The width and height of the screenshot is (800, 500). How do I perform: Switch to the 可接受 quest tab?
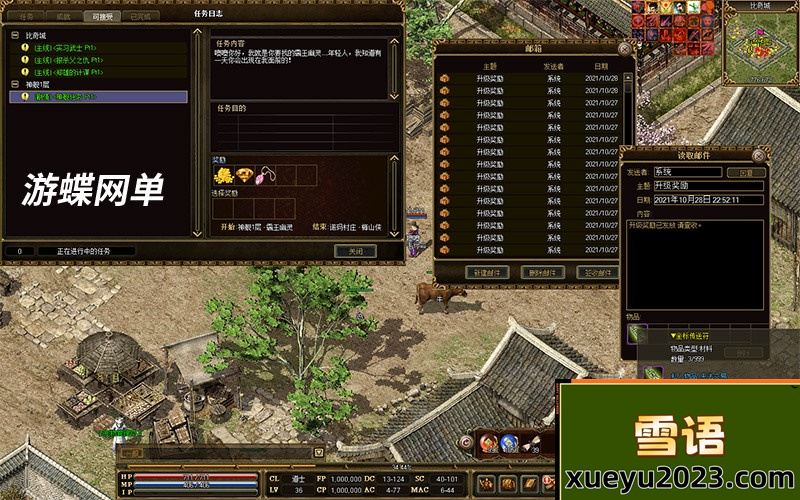[103, 16]
